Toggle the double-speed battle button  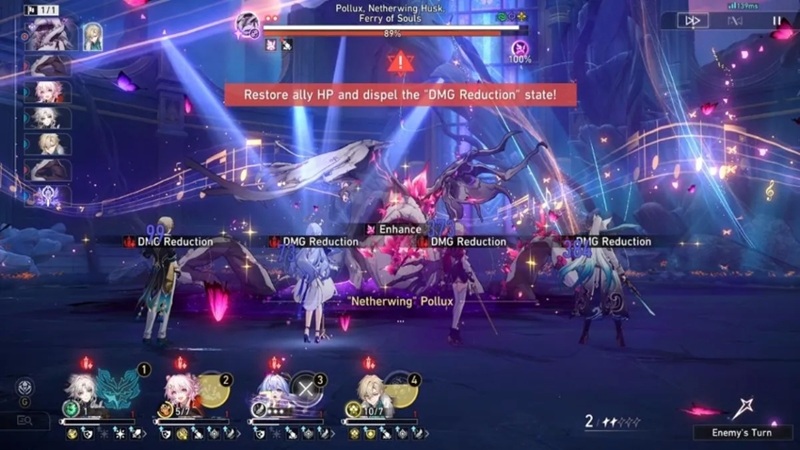(693, 20)
